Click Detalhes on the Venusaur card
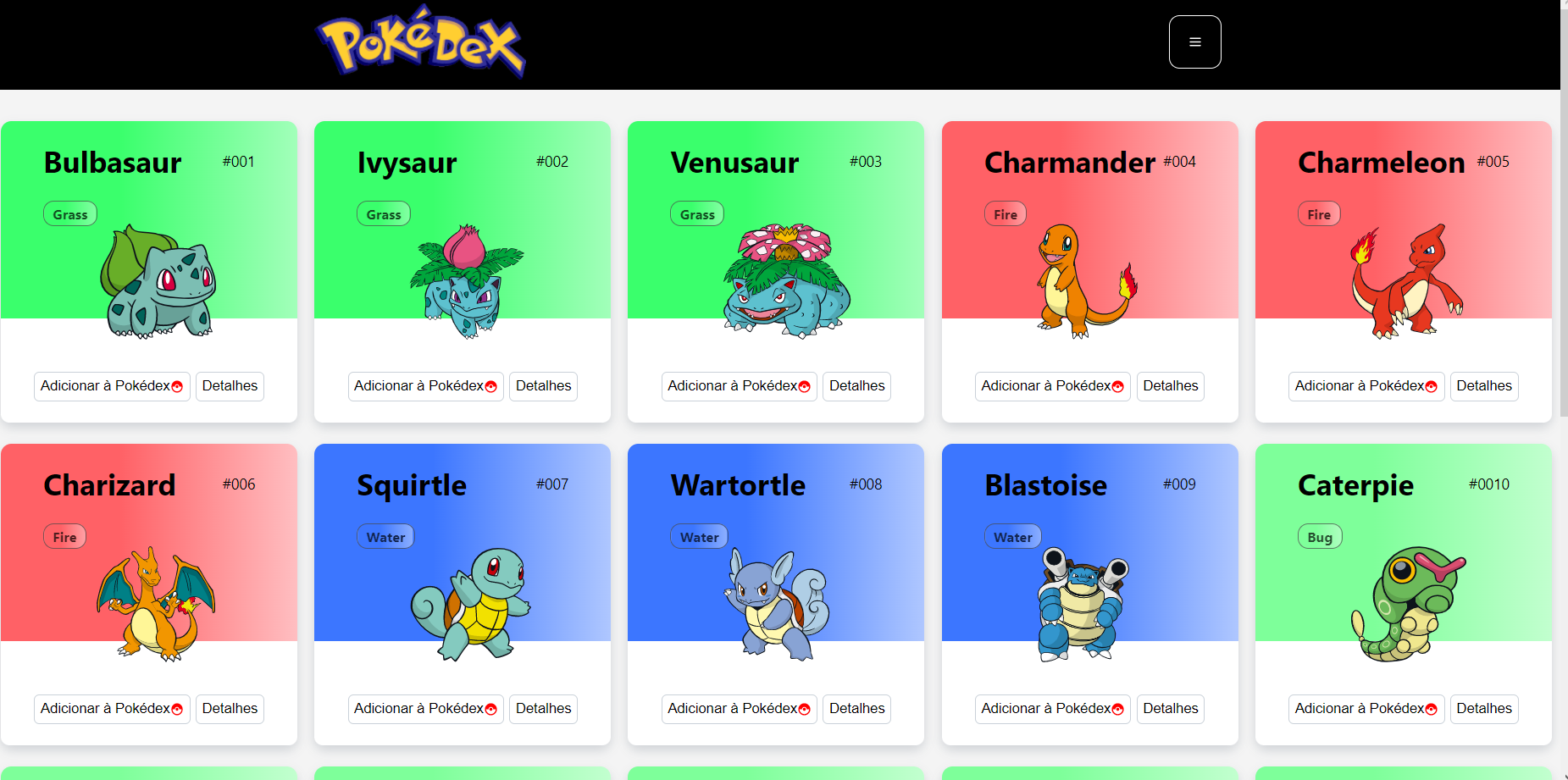Viewport: 1568px width, 780px height. (856, 386)
